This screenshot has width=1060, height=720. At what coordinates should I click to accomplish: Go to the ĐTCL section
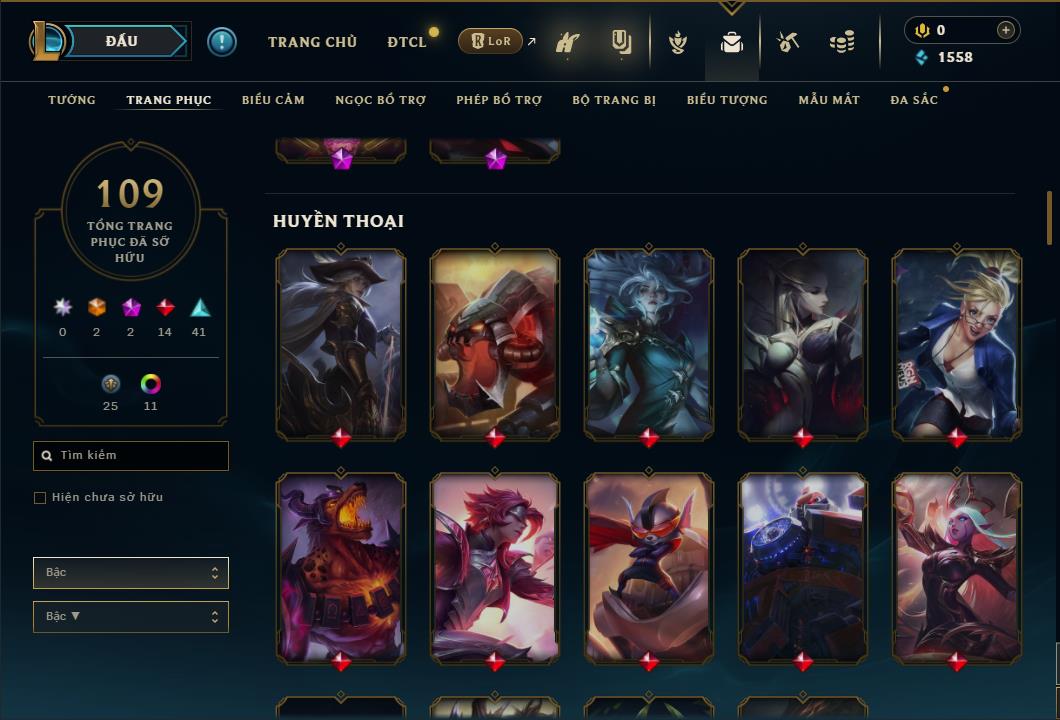[407, 42]
